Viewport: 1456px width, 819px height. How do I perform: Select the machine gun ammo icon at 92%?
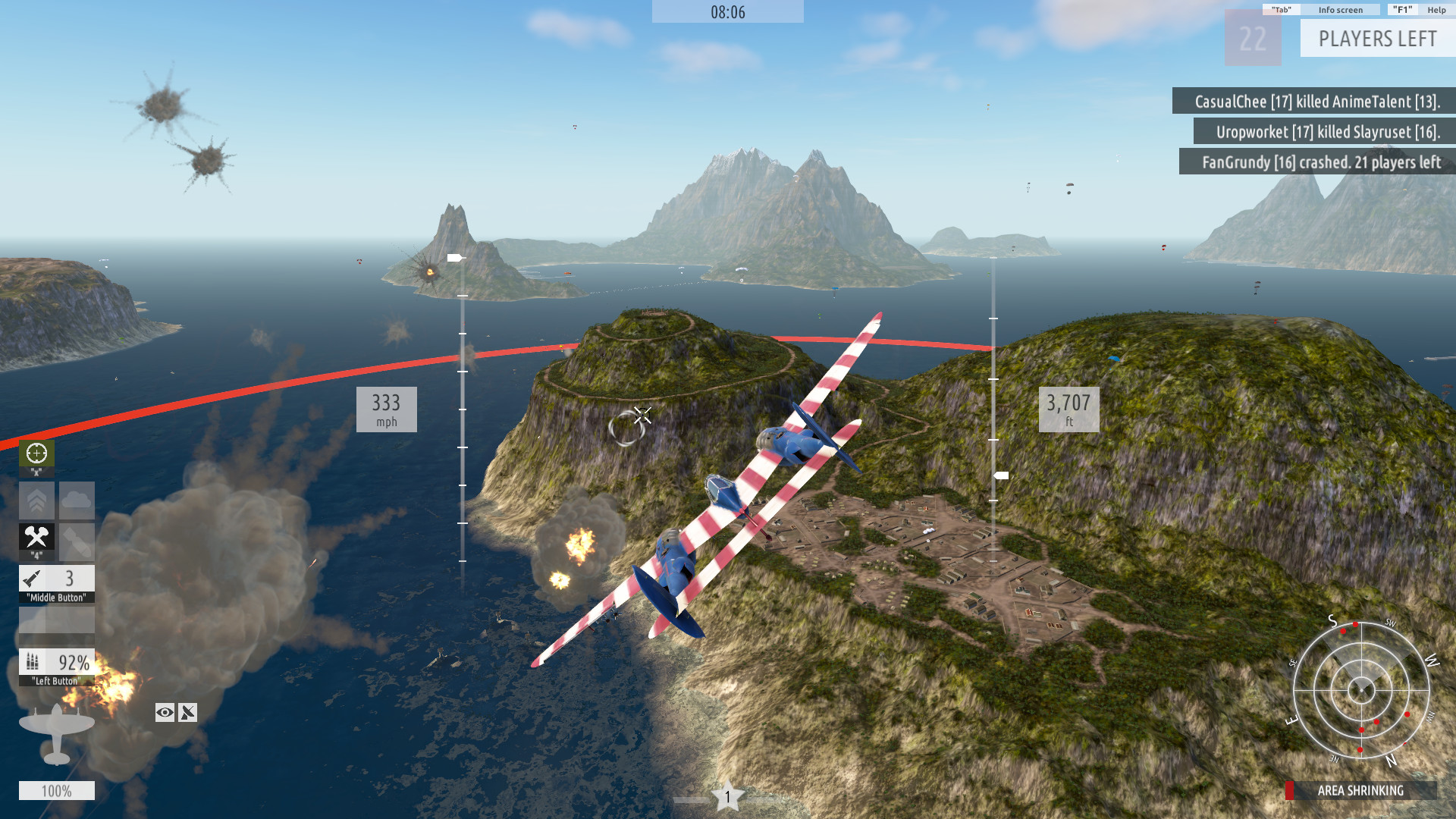pos(57,661)
